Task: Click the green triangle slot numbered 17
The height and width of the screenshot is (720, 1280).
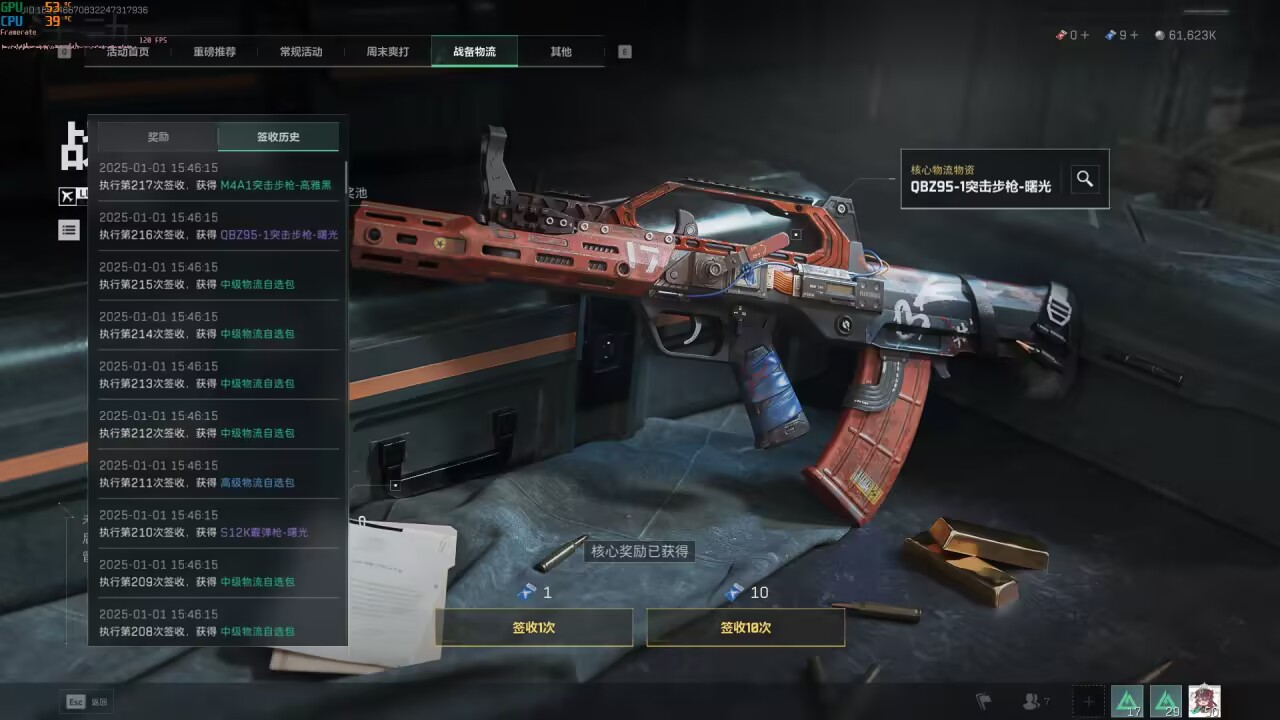Action: coord(1127,701)
